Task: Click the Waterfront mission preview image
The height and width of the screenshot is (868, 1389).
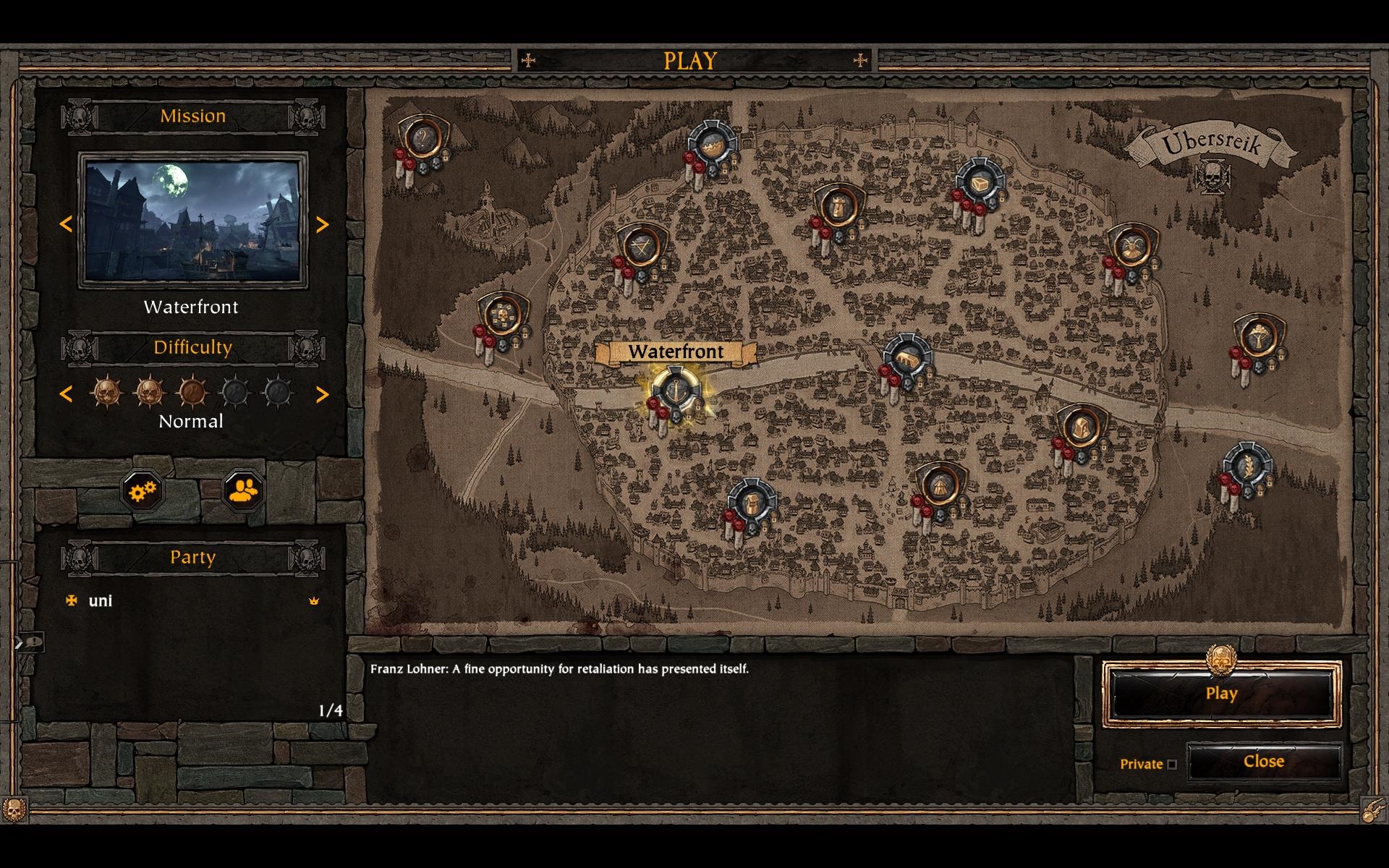Action: (192, 221)
